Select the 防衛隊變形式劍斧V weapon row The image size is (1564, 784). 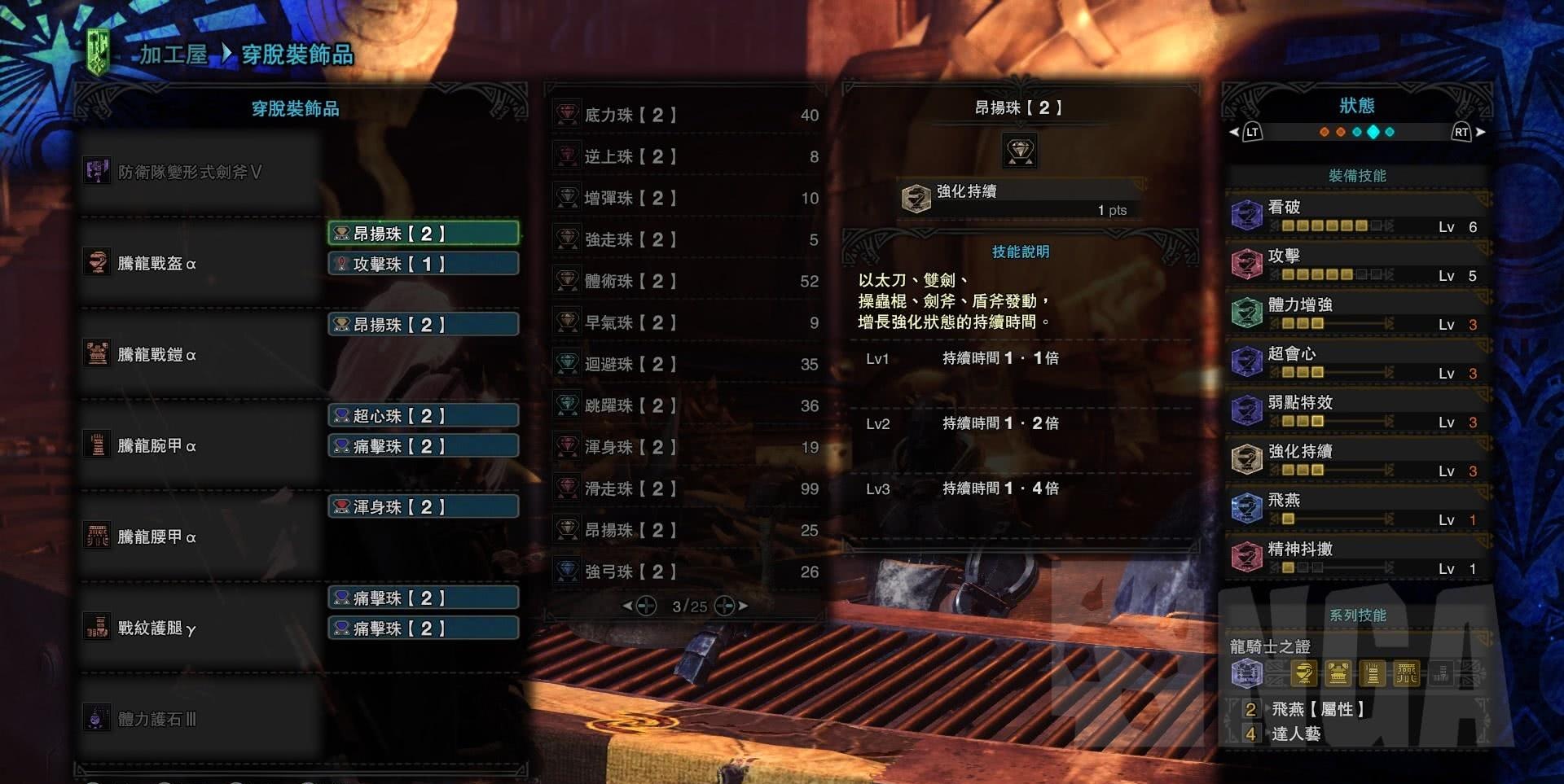(x=189, y=172)
